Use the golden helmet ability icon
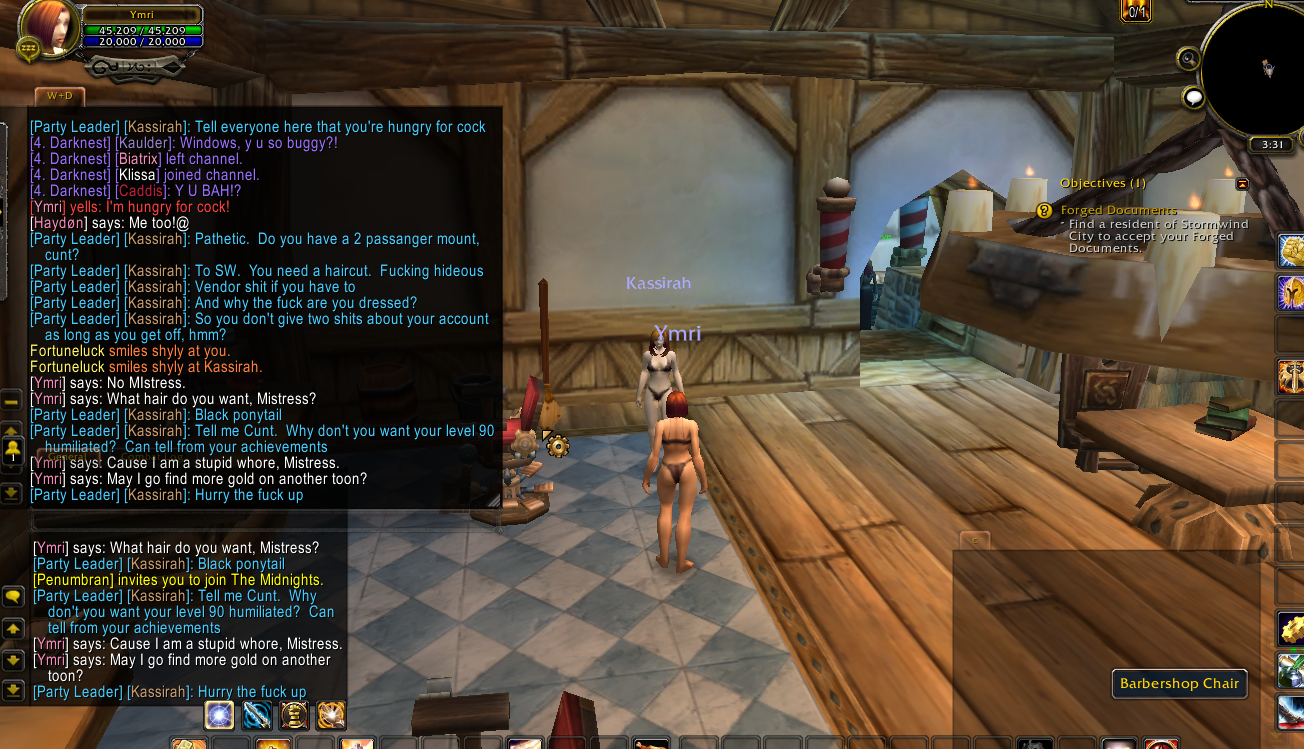Screen dimensions: 1304x749 pyautogui.click(x=1291, y=293)
